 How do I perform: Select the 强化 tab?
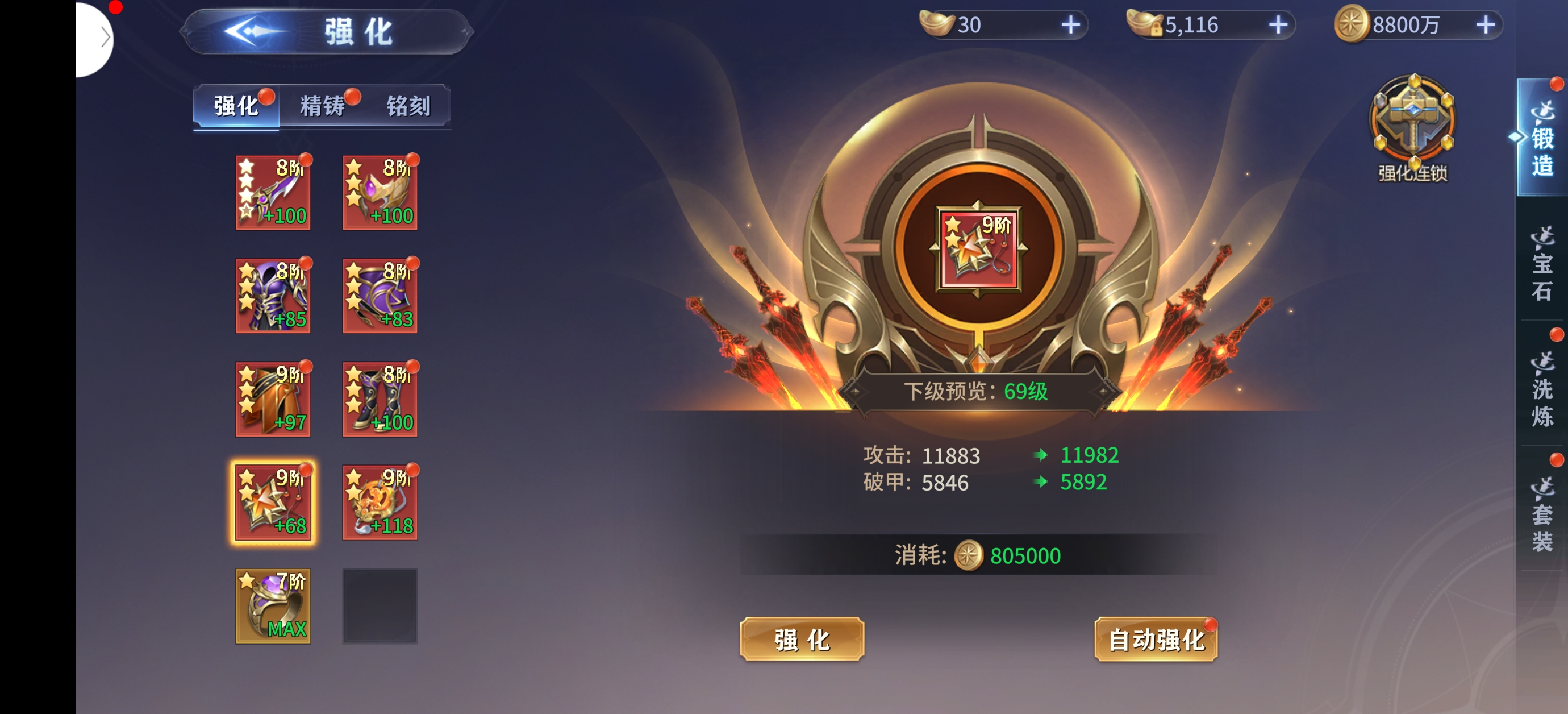tap(236, 106)
